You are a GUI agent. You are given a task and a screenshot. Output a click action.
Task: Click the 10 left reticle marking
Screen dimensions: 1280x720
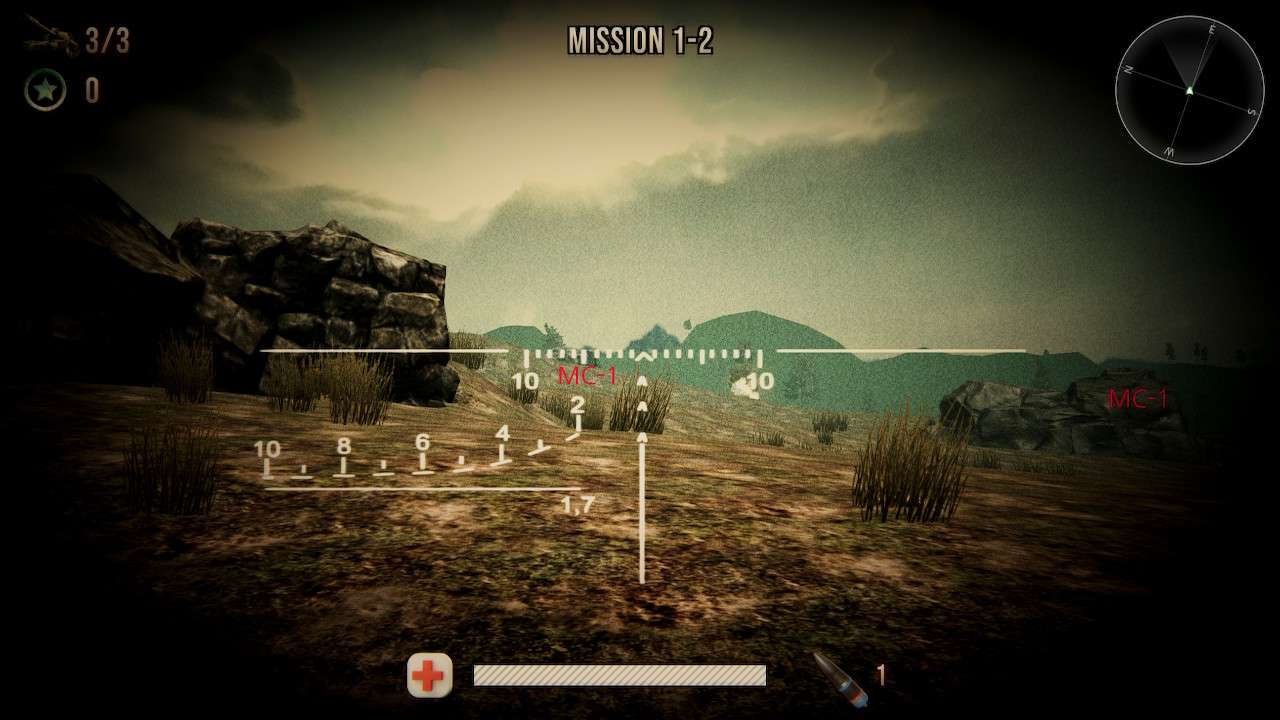(x=524, y=379)
